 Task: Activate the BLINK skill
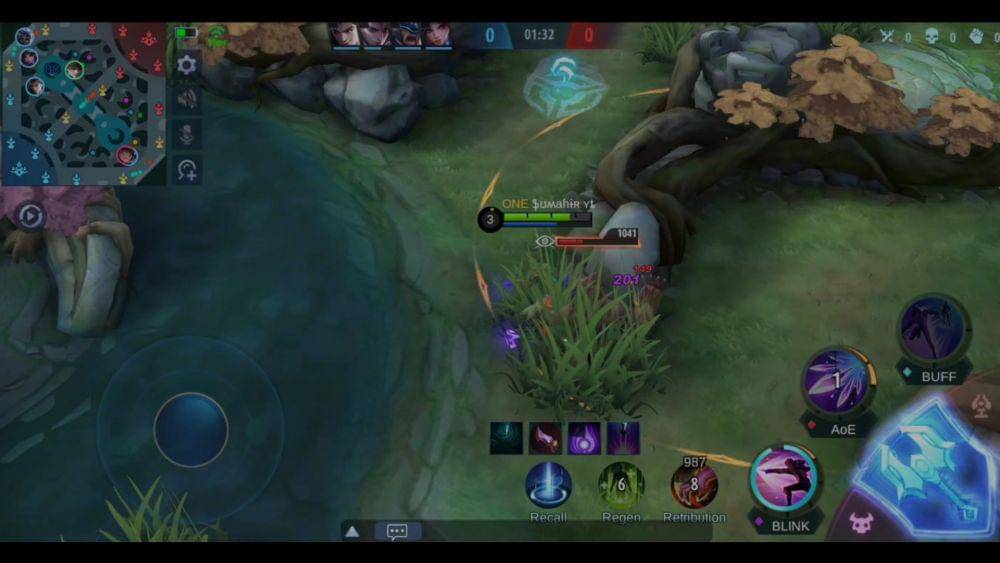pos(785,478)
